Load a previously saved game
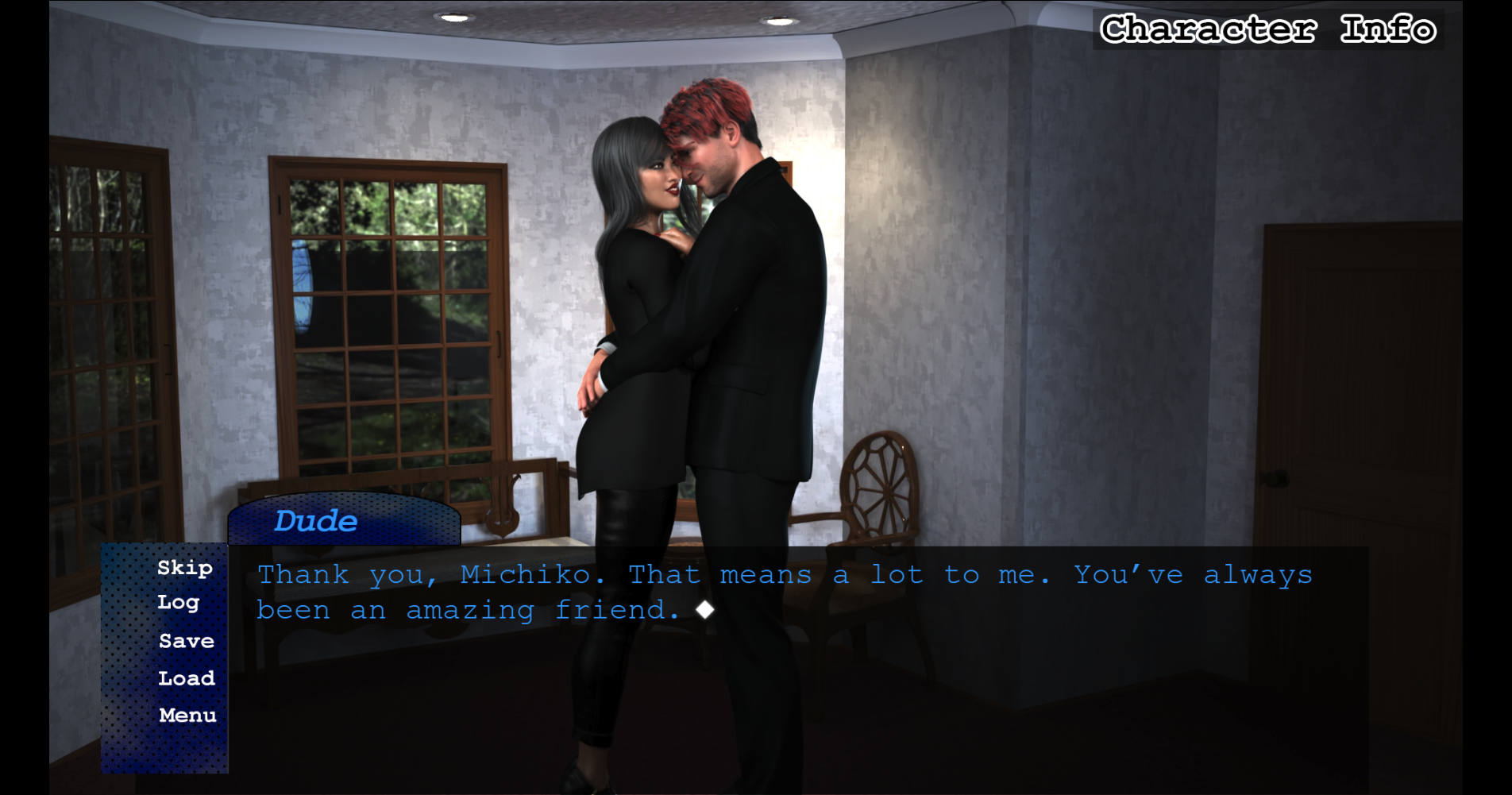This screenshot has width=1512, height=795. pos(187,677)
